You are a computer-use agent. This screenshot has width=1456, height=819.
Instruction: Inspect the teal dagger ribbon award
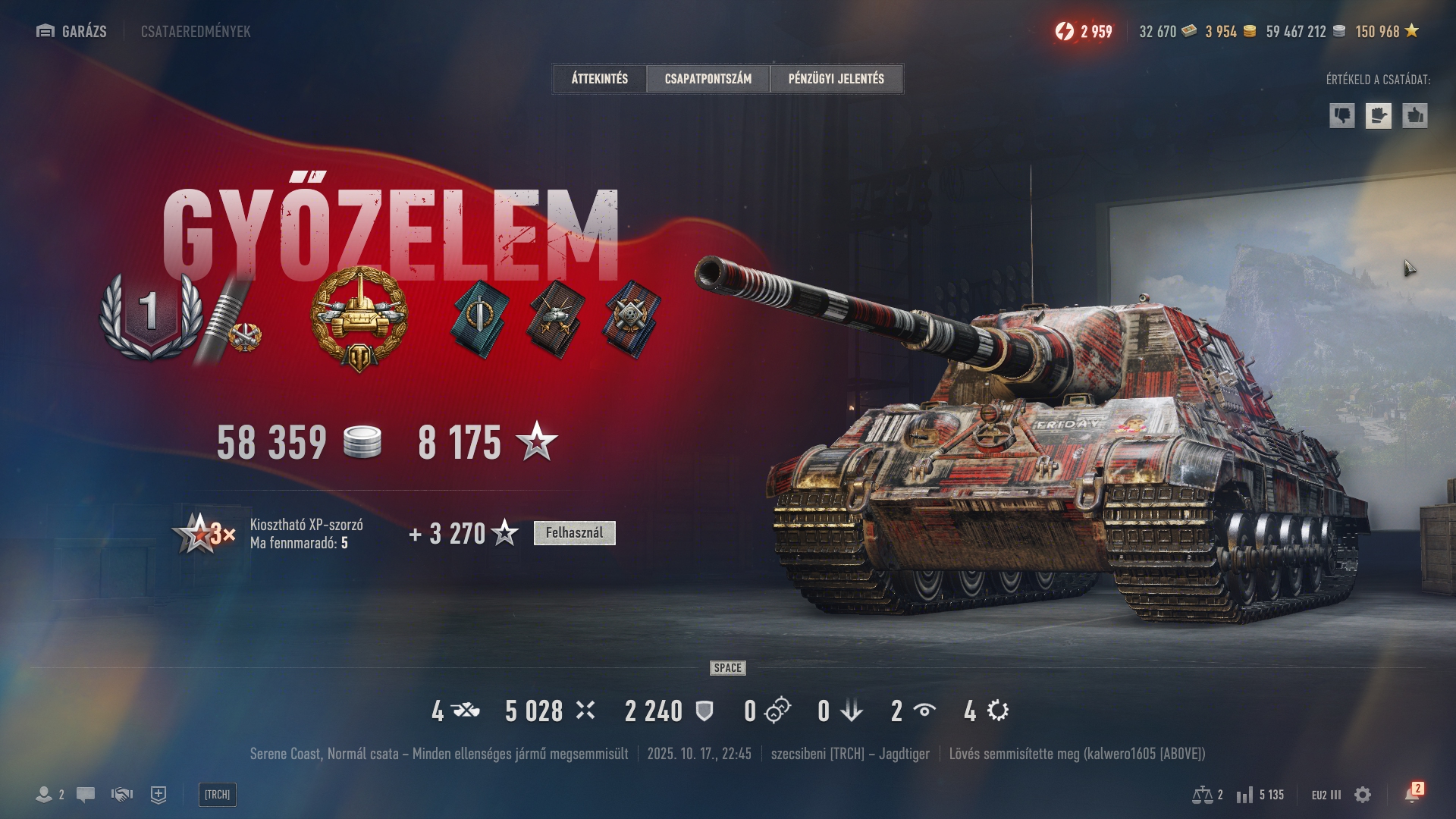481,318
